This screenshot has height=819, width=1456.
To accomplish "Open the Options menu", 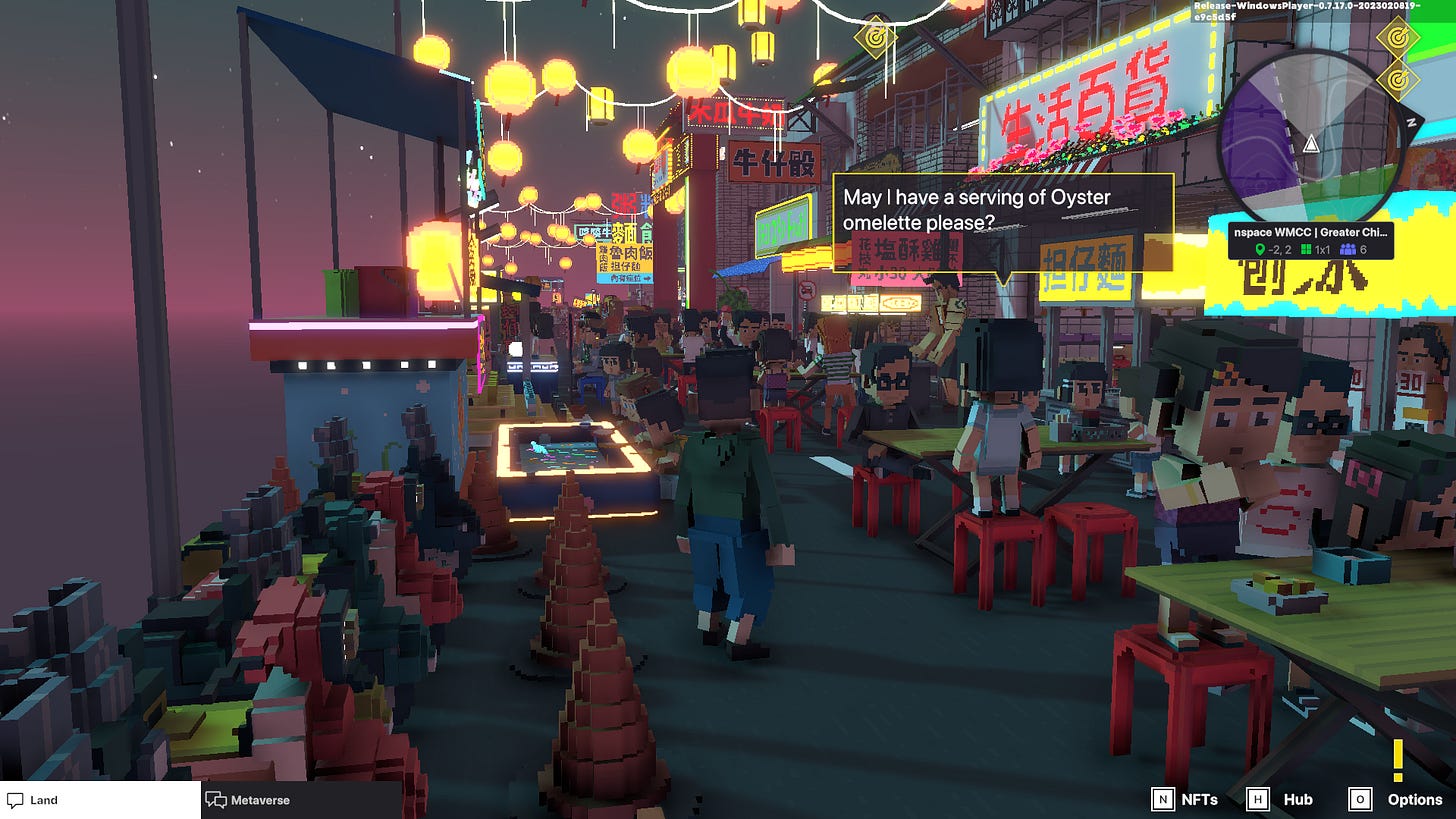I will [1396, 799].
